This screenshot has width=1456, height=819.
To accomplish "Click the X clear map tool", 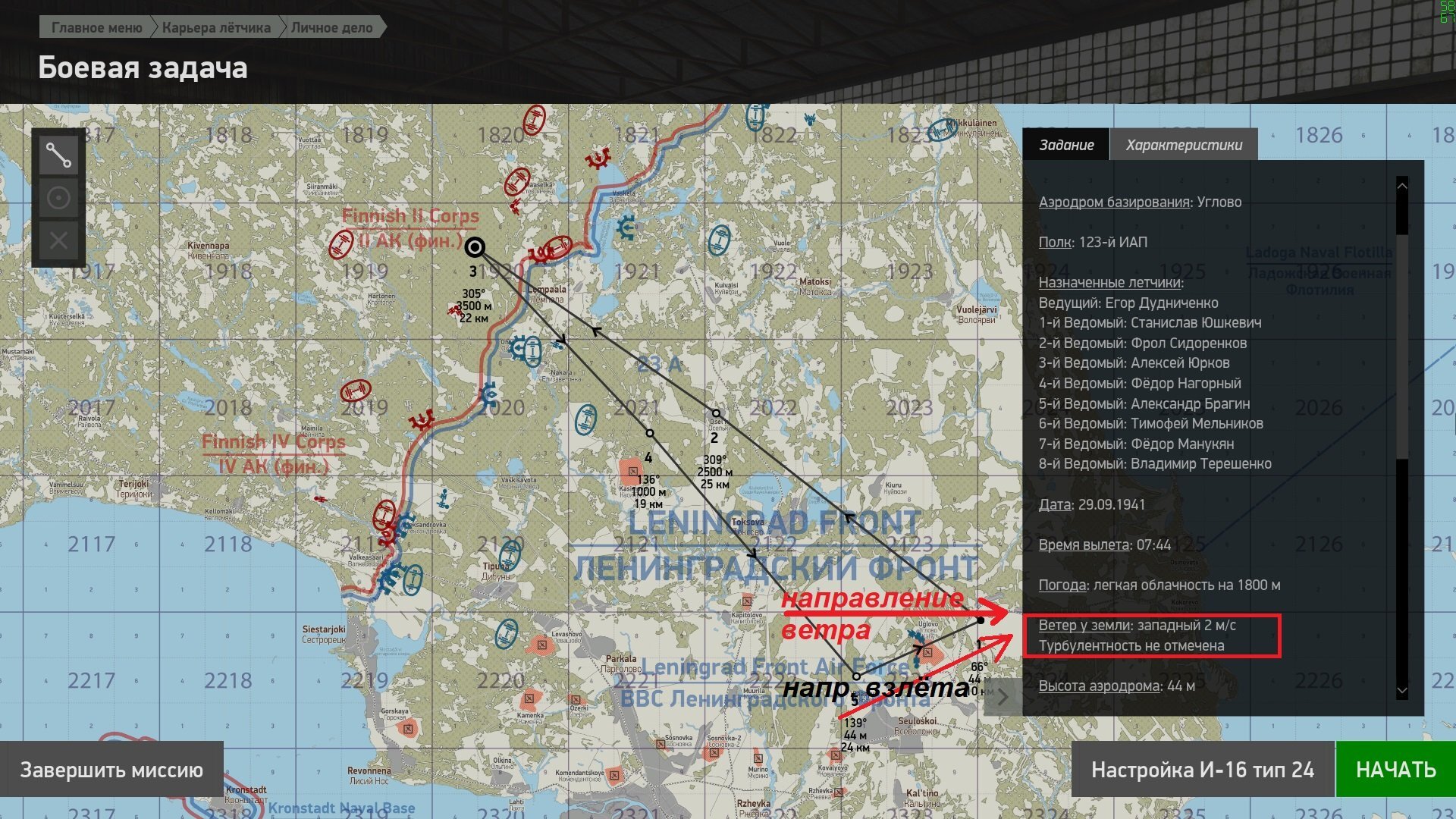I will coord(58,242).
